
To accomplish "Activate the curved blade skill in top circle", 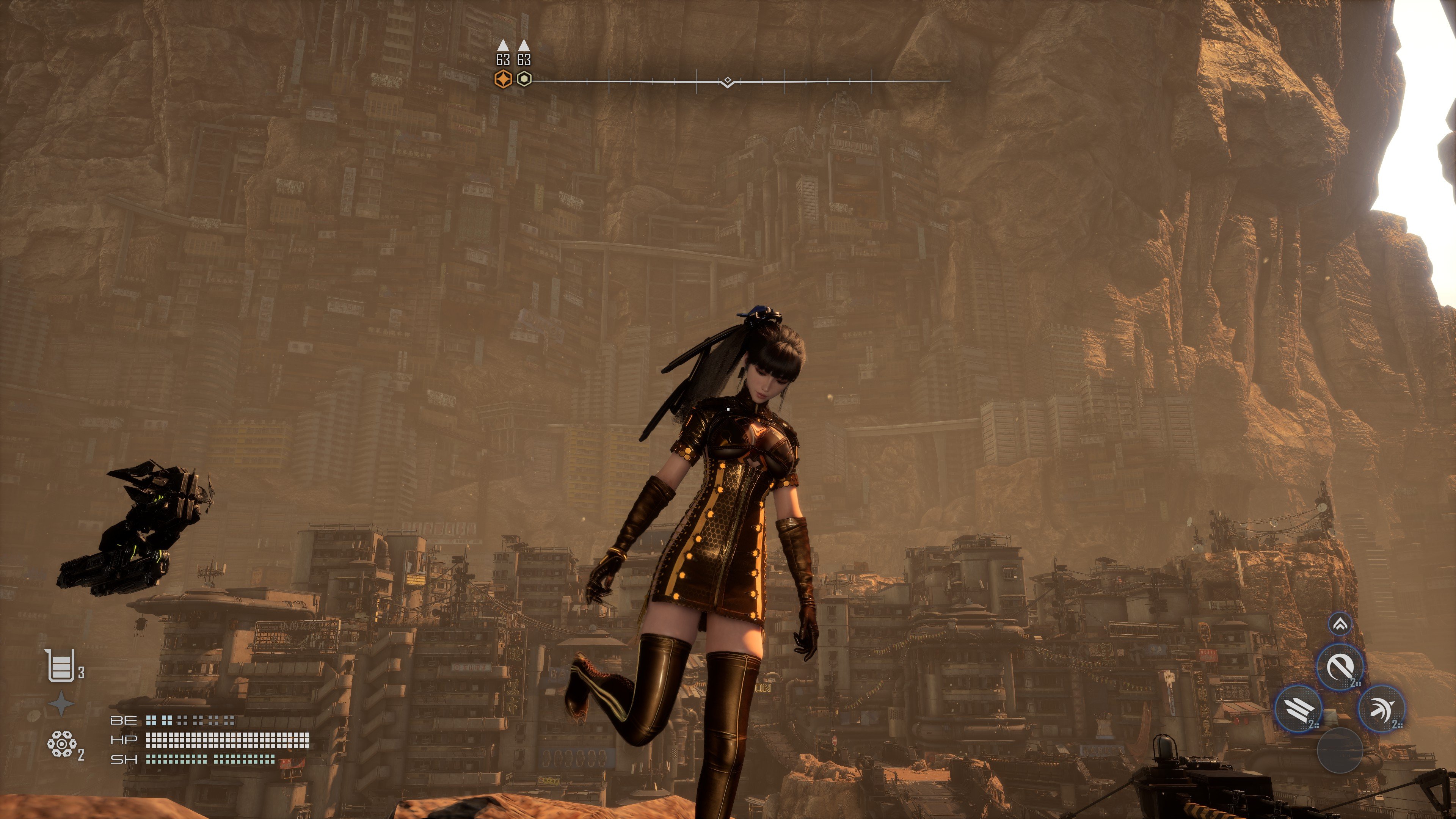I will tap(1340, 667).
